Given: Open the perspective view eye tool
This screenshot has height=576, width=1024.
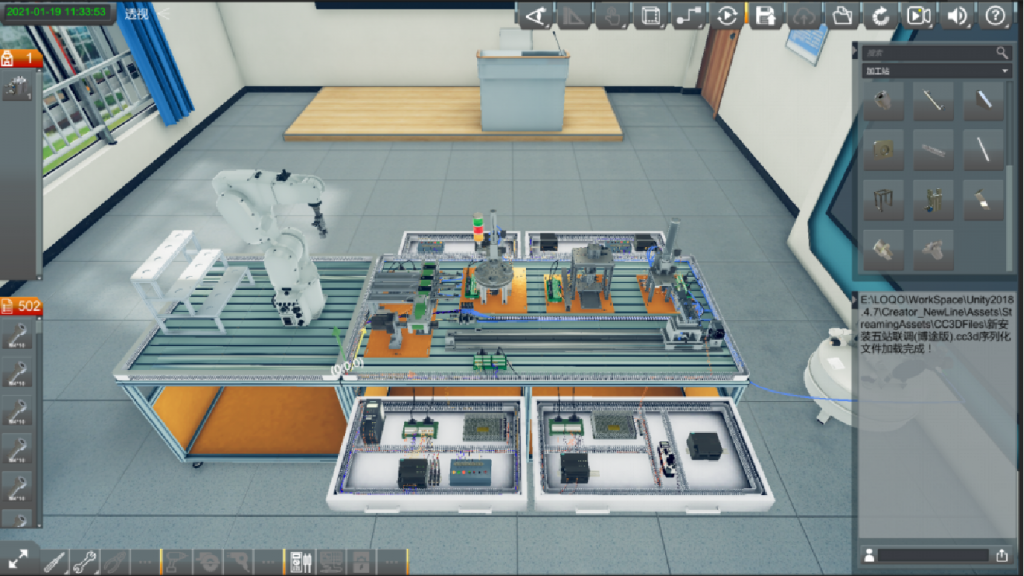Looking at the screenshot, I should (x=535, y=15).
